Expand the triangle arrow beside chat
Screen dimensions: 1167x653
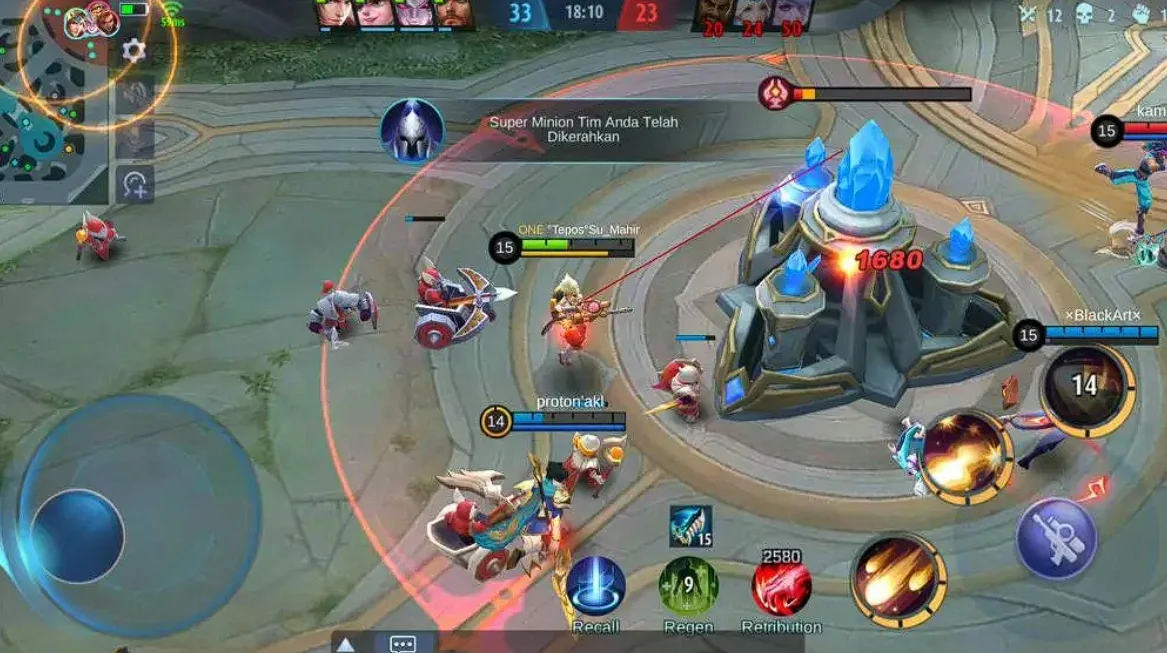coord(346,645)
